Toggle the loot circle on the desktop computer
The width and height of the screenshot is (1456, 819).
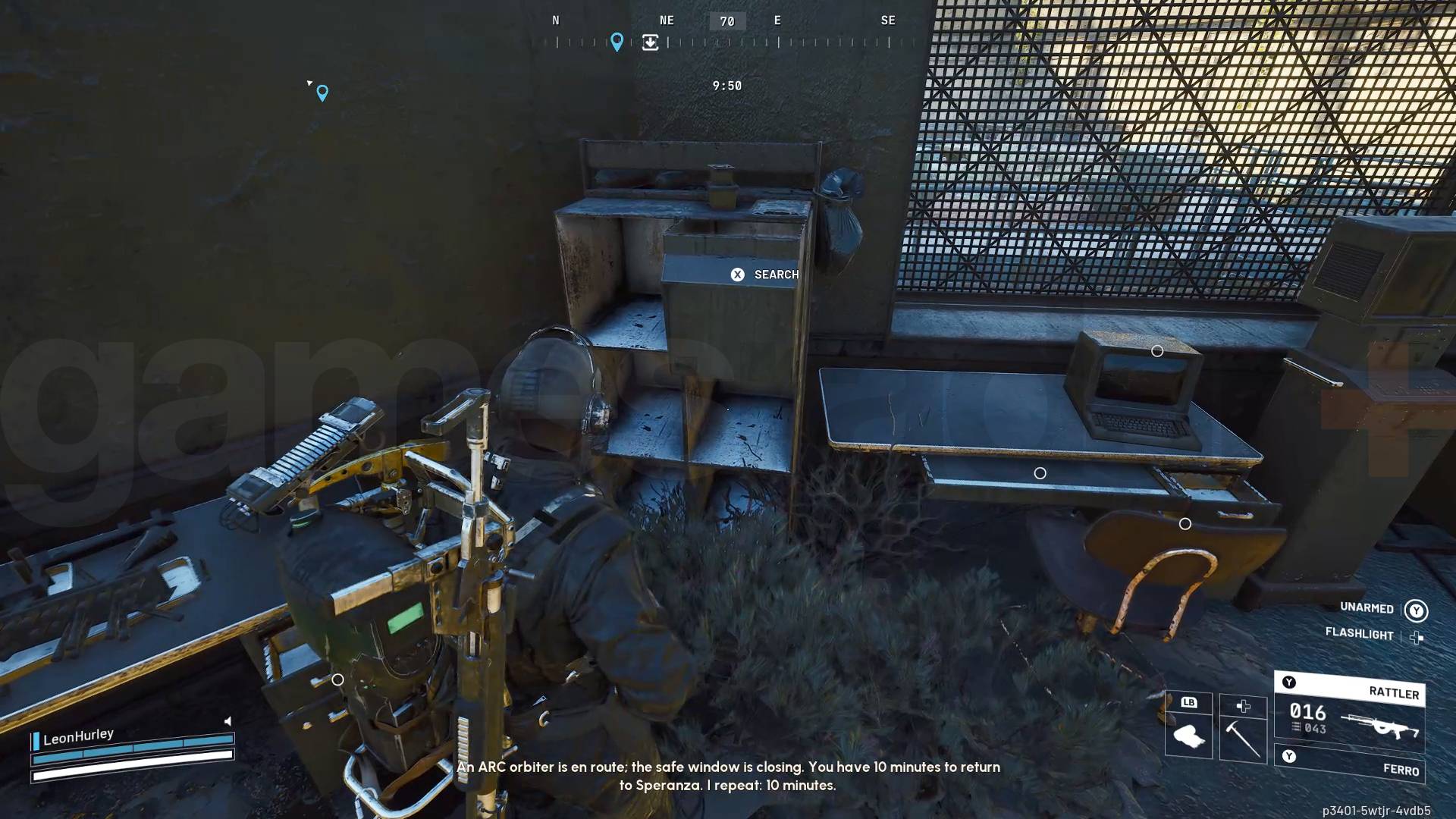tap(1156, 350)
